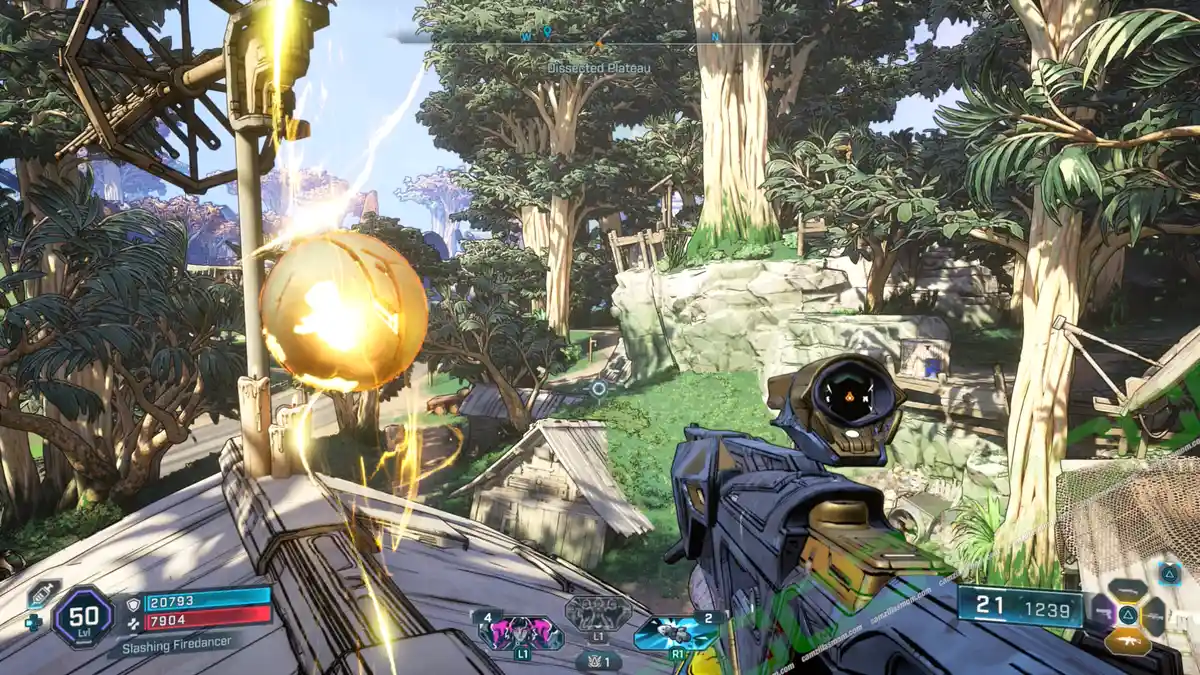Click the blue waypoint pin on compass
This screenshot has height=675, width=1200.
(548, 34)
